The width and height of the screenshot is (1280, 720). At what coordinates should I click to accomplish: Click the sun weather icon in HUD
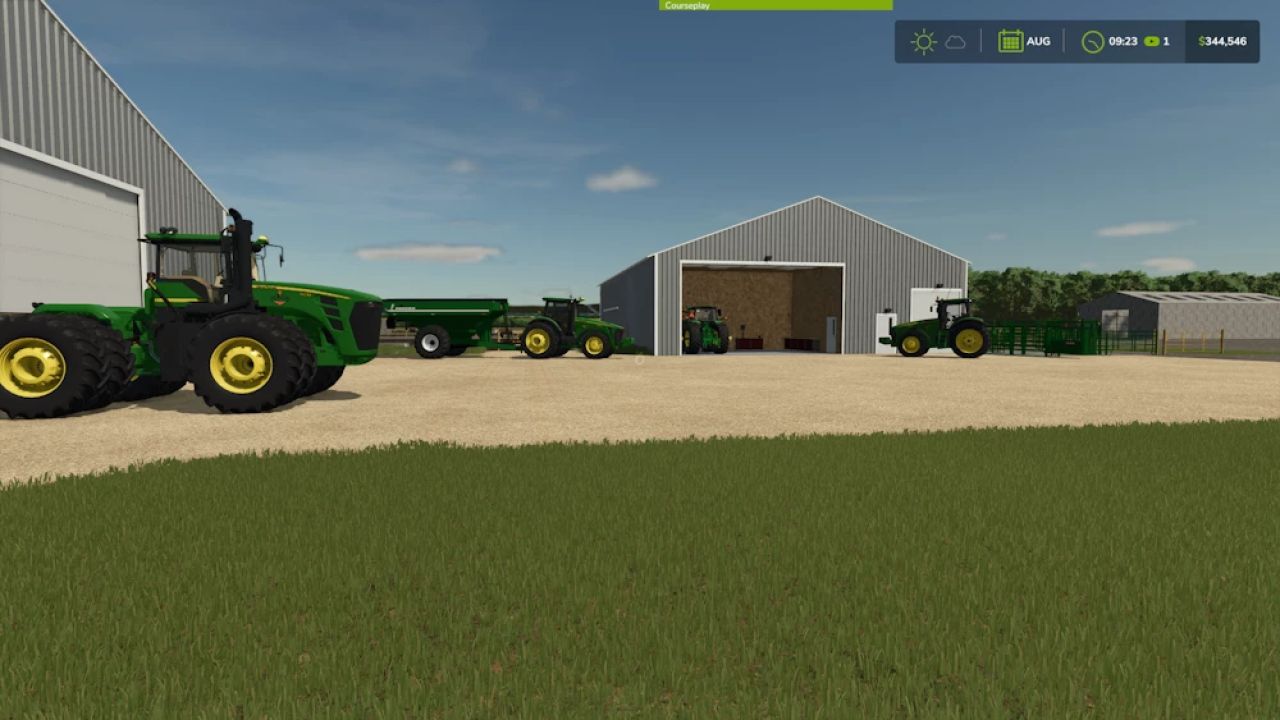923,41
